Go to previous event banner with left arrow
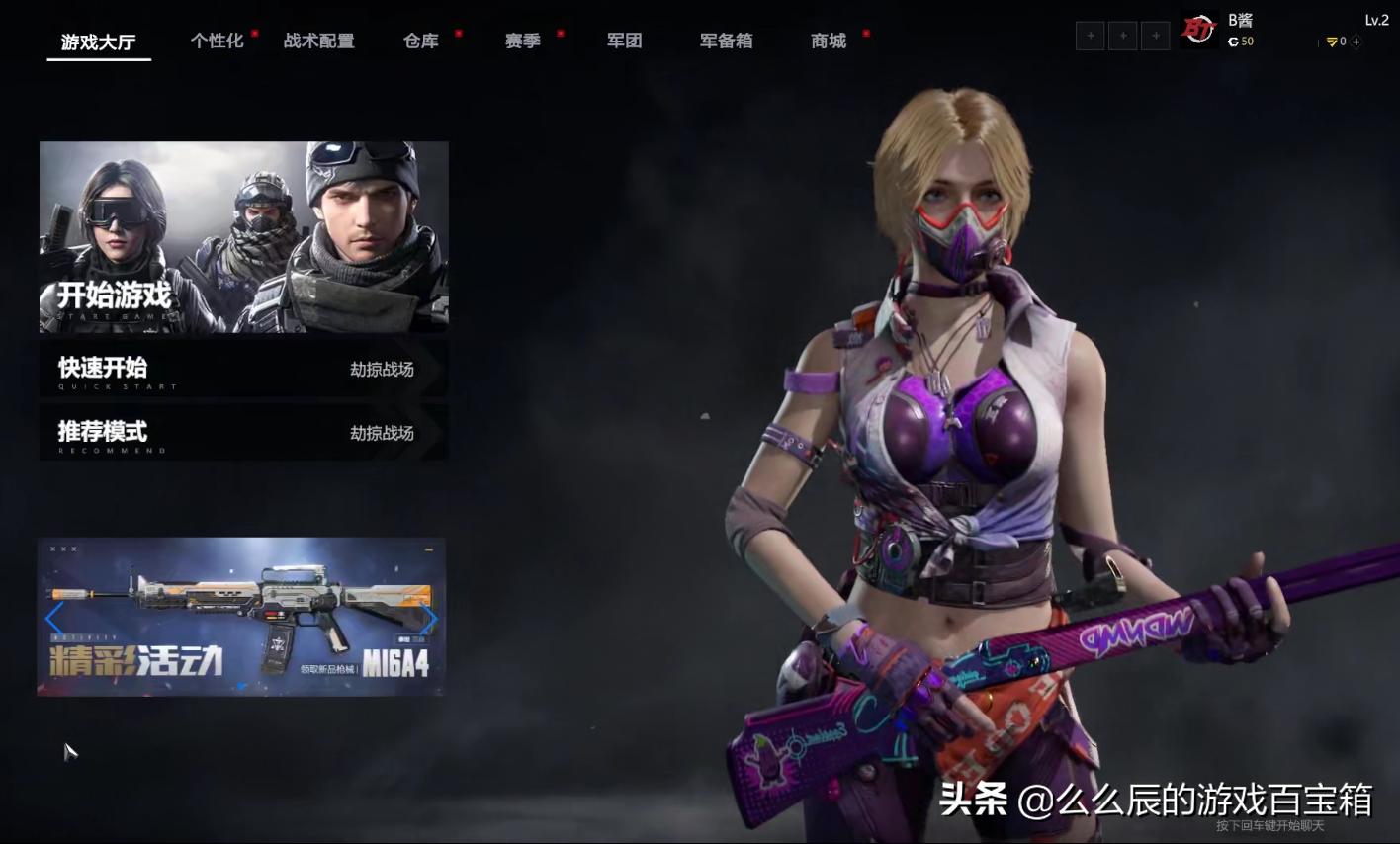1400x844 pixels. tap(54, 620)
